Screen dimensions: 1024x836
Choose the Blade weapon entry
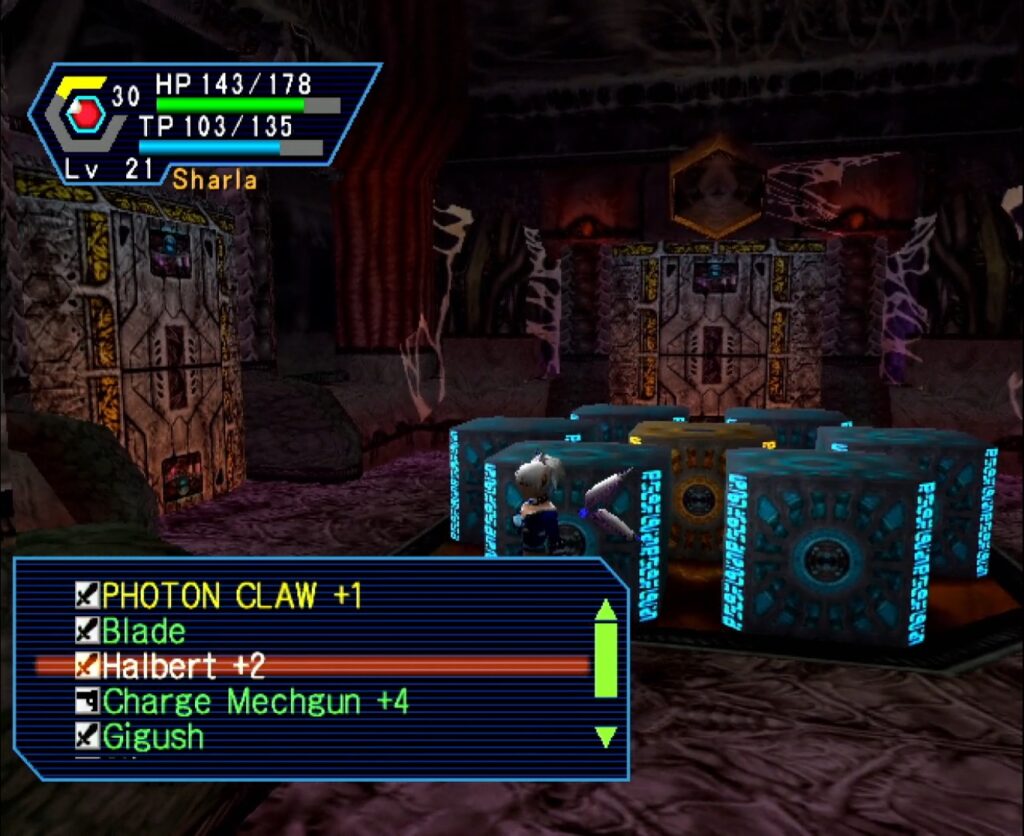click(x=144, y=631)
